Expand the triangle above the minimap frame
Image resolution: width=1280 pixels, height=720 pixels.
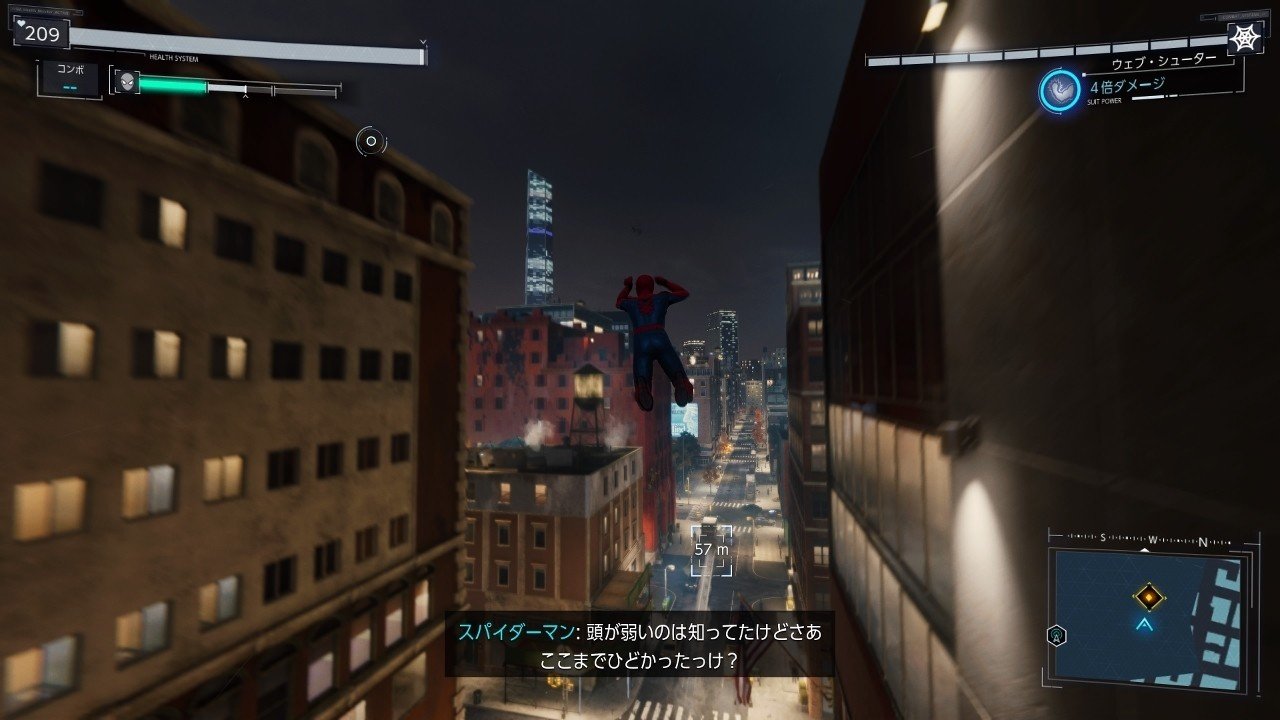pos(1144,550)
